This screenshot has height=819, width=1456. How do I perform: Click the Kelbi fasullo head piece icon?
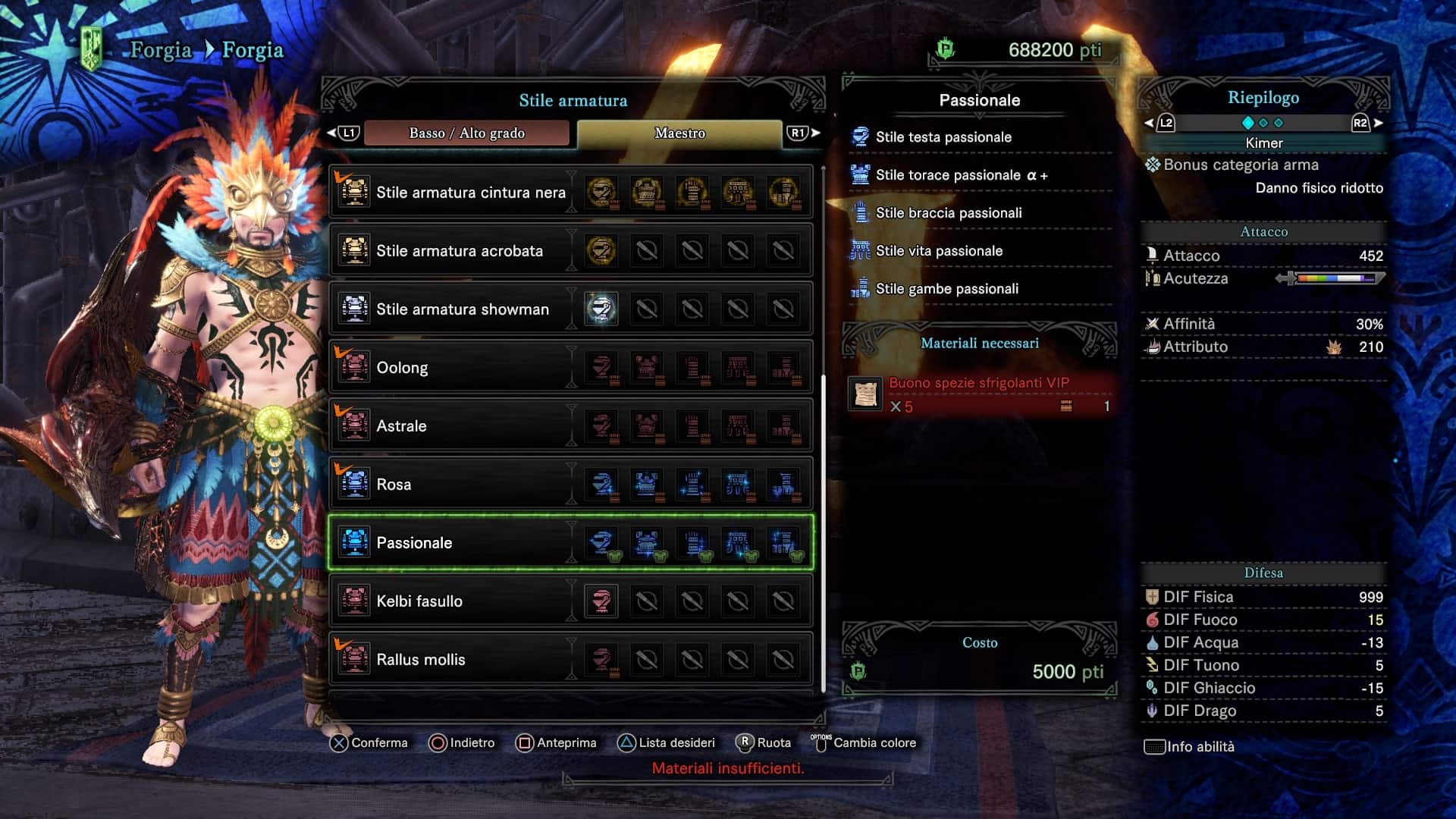601,601
